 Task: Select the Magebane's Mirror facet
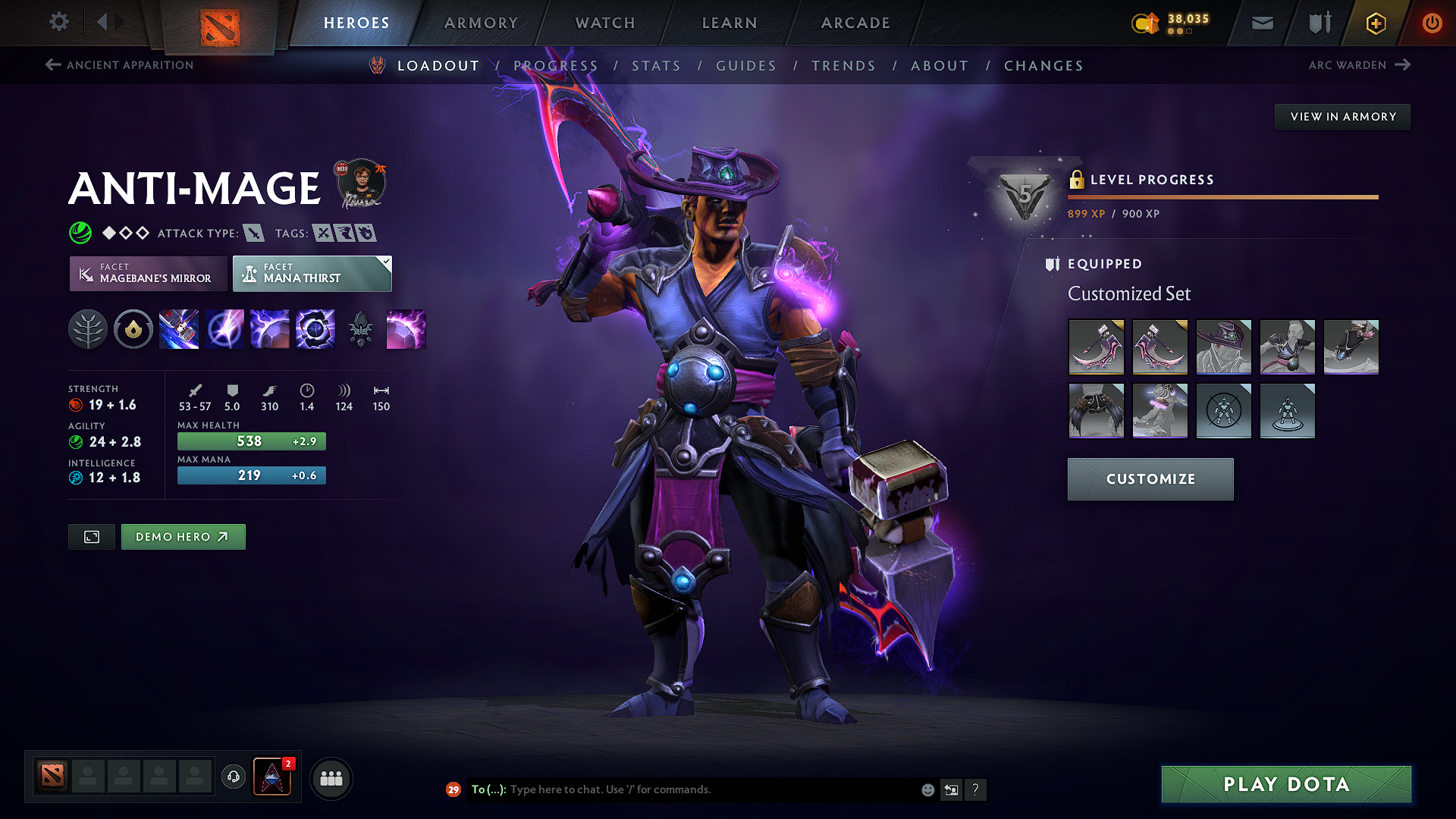click(147, 274)
